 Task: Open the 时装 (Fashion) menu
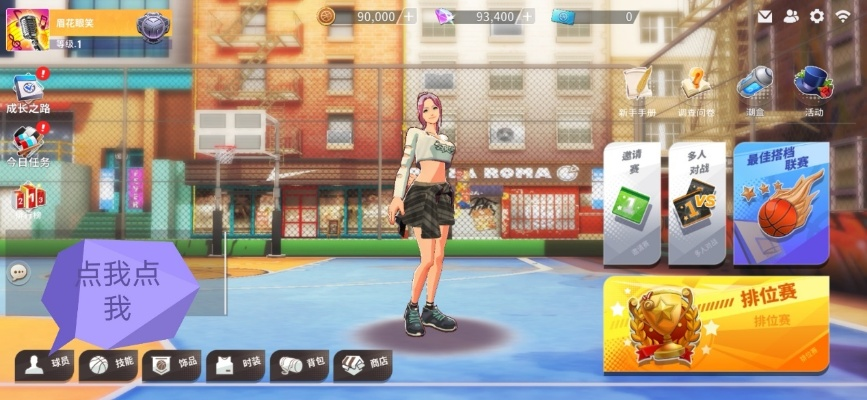pyautogui.click(x=237, y=364)
